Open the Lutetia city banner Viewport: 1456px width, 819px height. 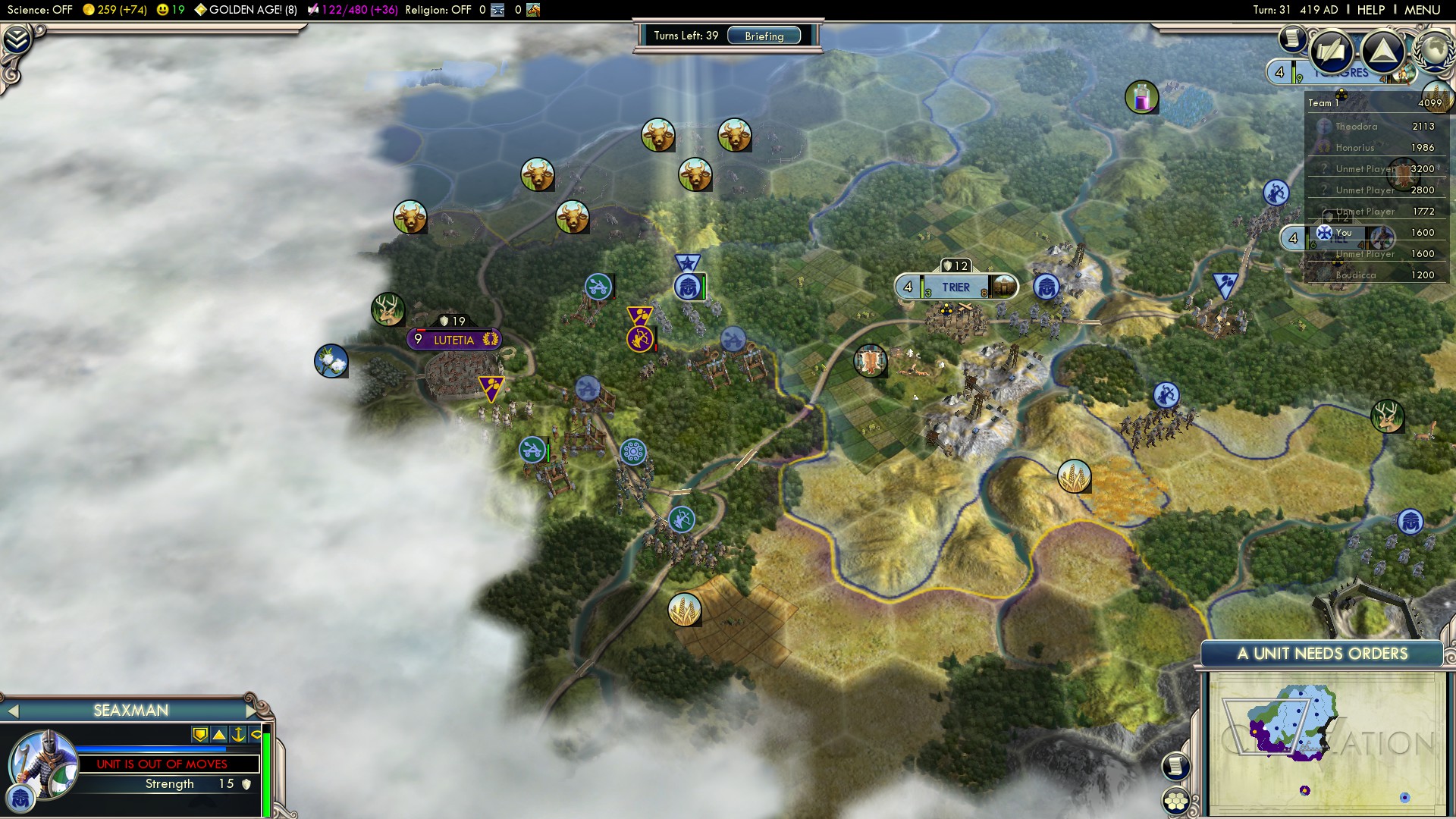point(453,340)
